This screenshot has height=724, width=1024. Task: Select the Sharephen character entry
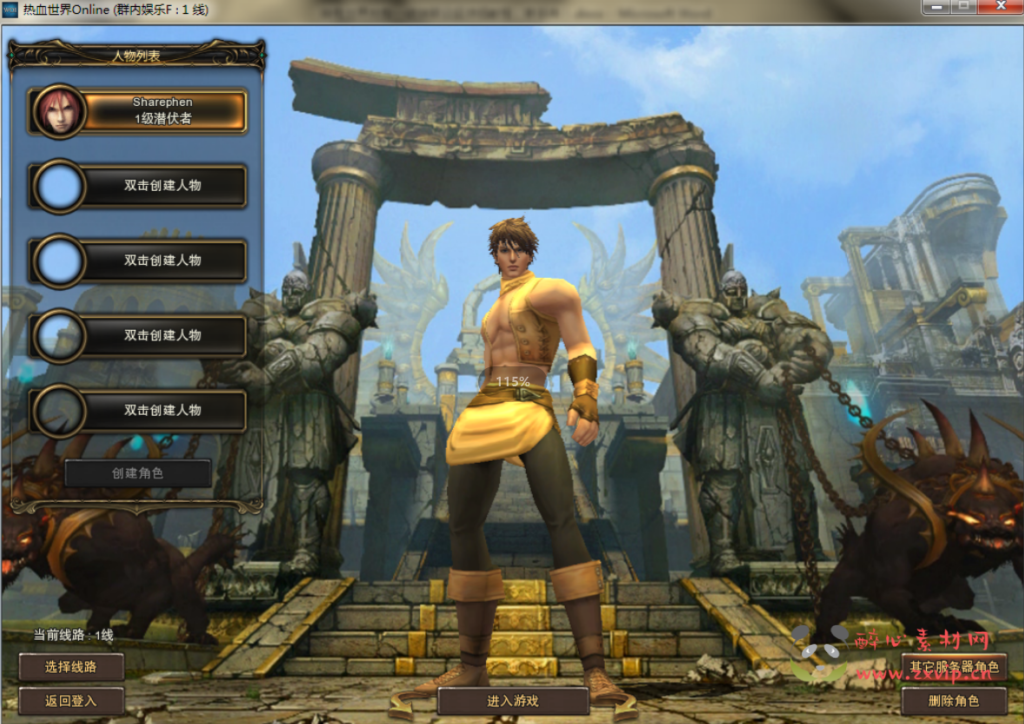tap(162, 111)
